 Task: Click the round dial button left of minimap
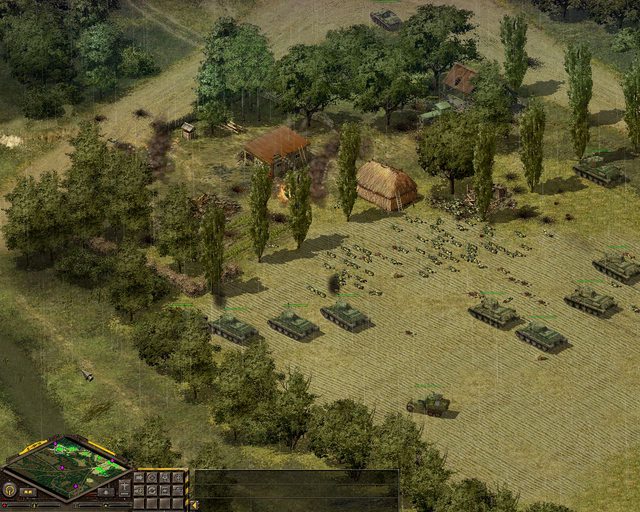point(10,489)
